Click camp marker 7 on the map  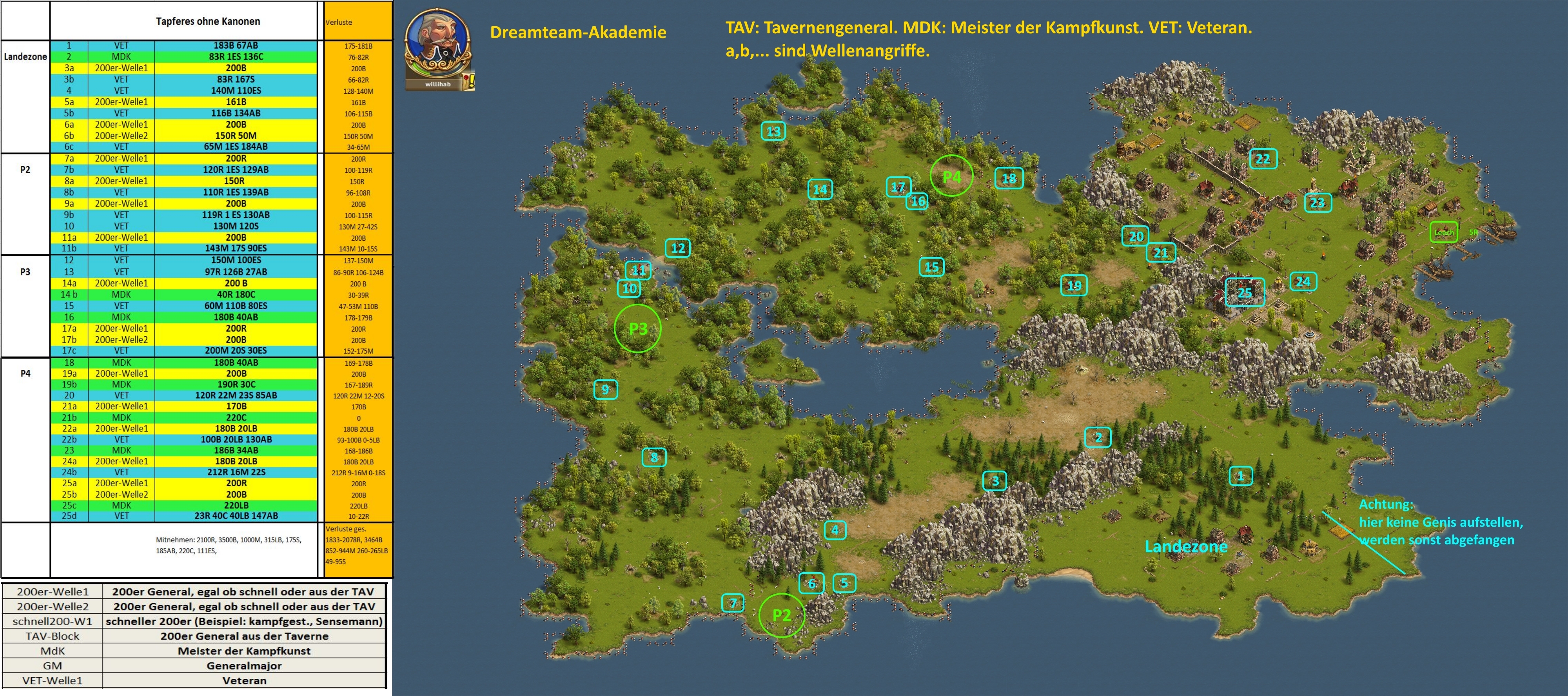pyautogui.click(x=733, y=603)
